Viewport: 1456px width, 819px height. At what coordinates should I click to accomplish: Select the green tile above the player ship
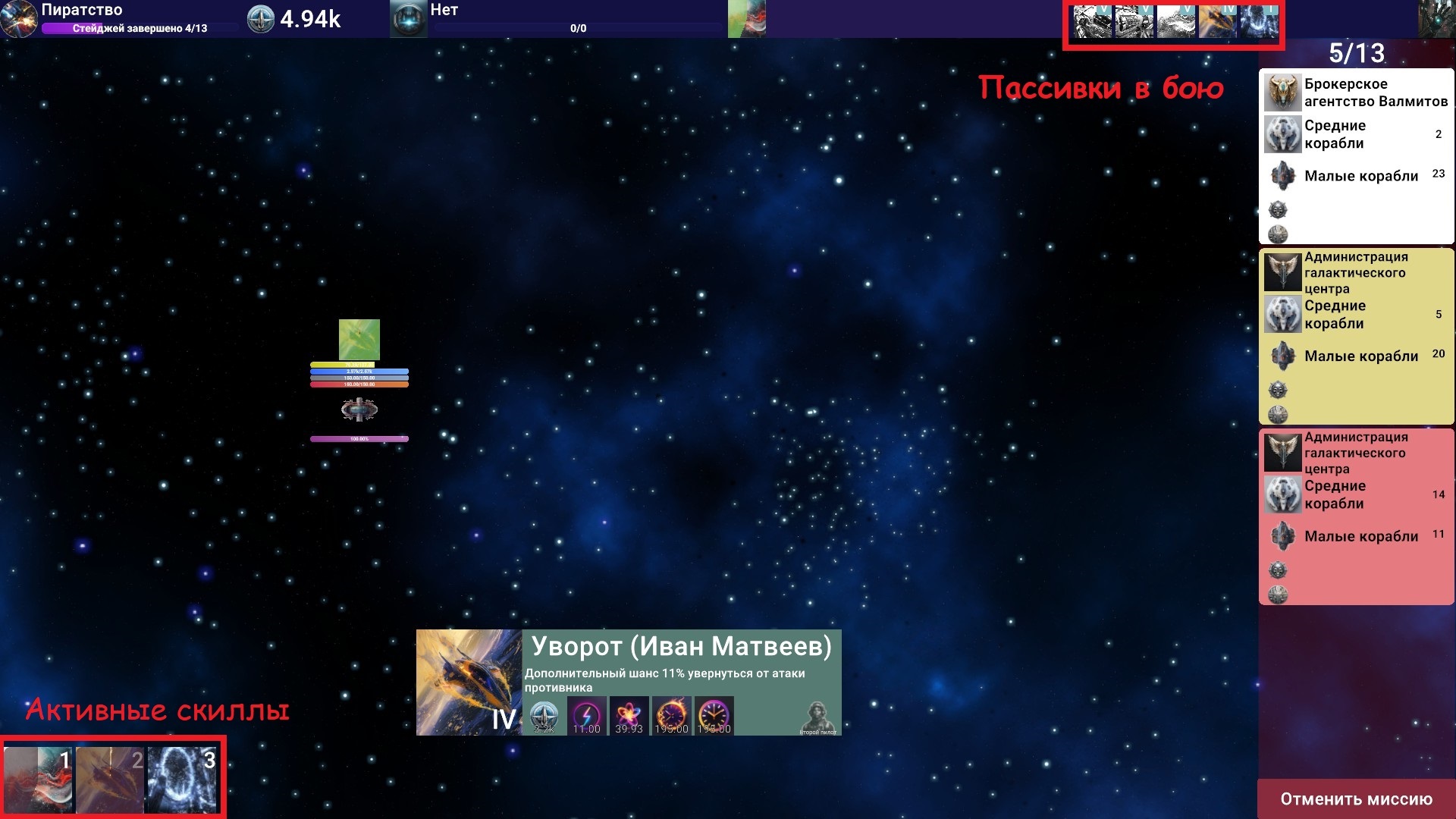pos(359,340)
